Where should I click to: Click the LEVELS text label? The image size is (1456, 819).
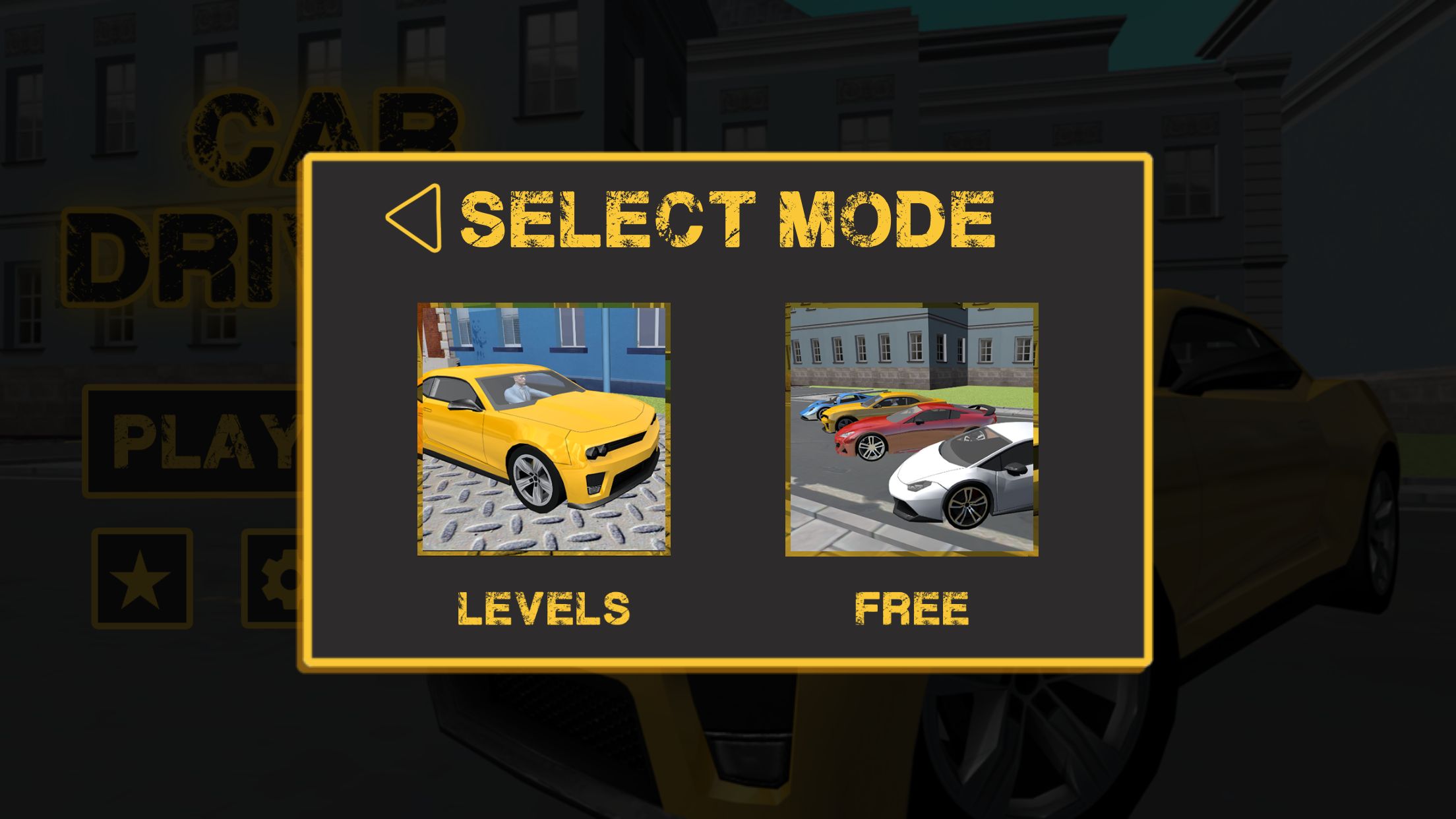[x=544, y=608]
